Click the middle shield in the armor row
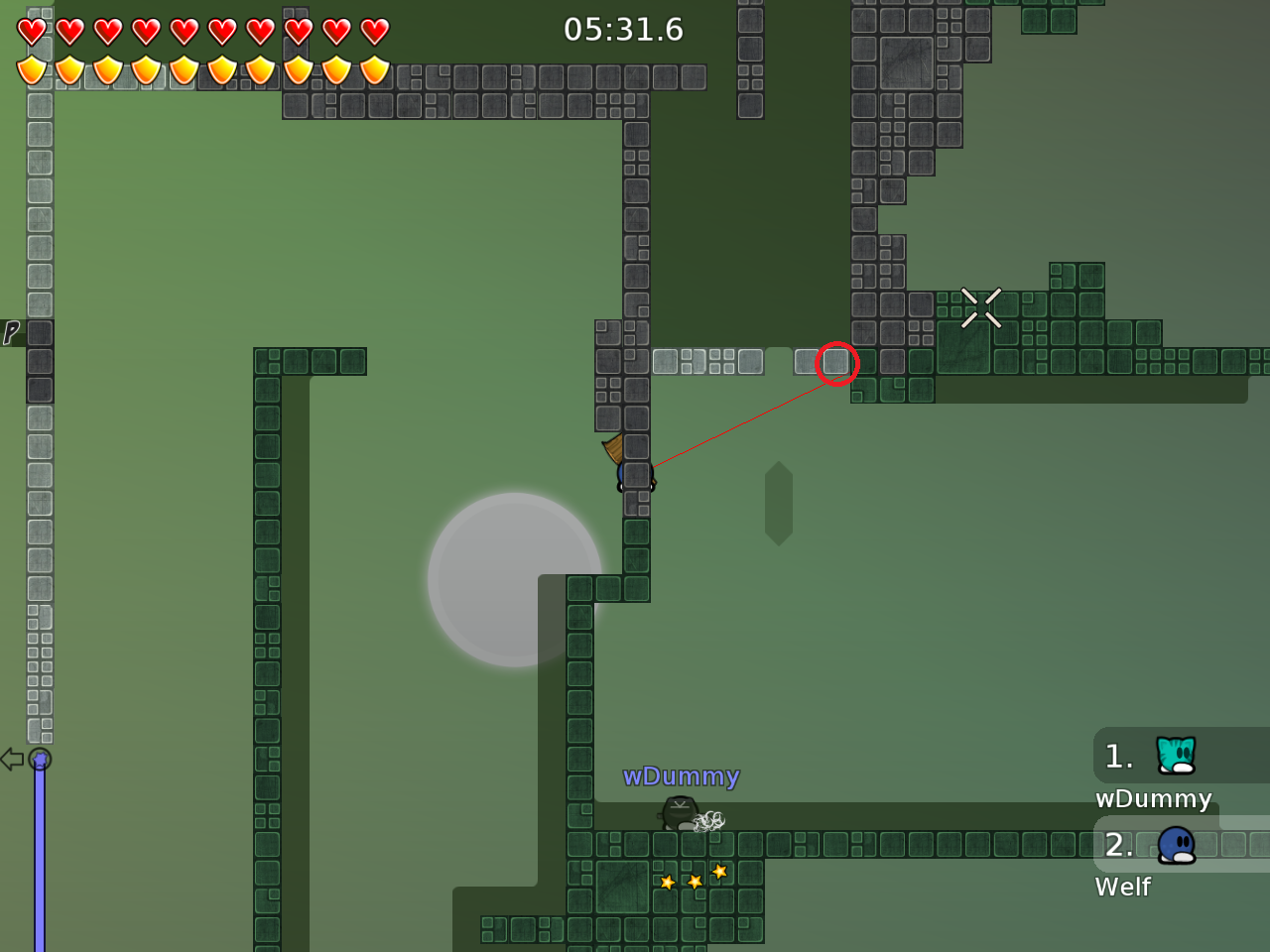Viewport: 1270px width, 952px height. [185, 69]
